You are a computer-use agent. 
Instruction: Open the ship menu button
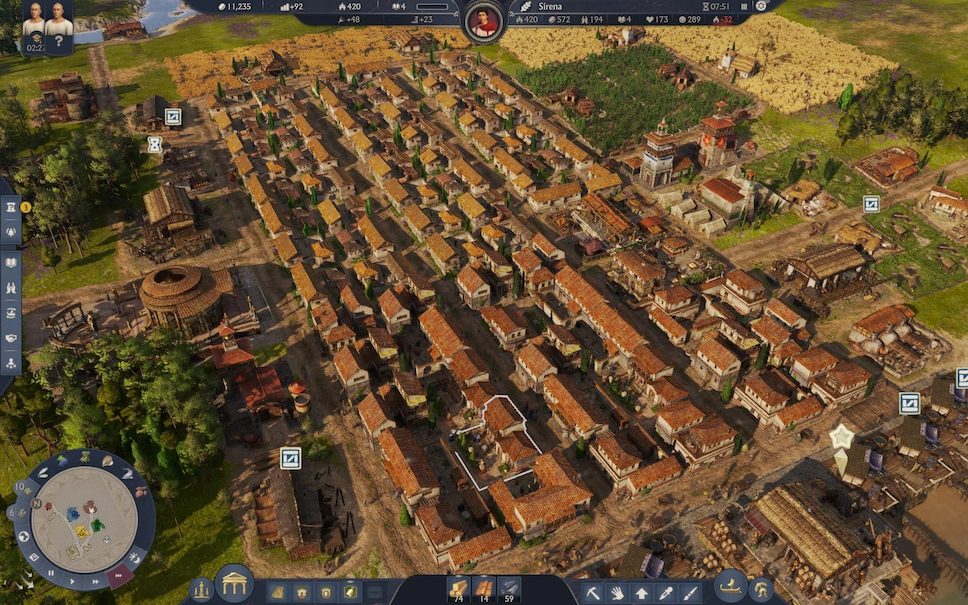(730, 585)
